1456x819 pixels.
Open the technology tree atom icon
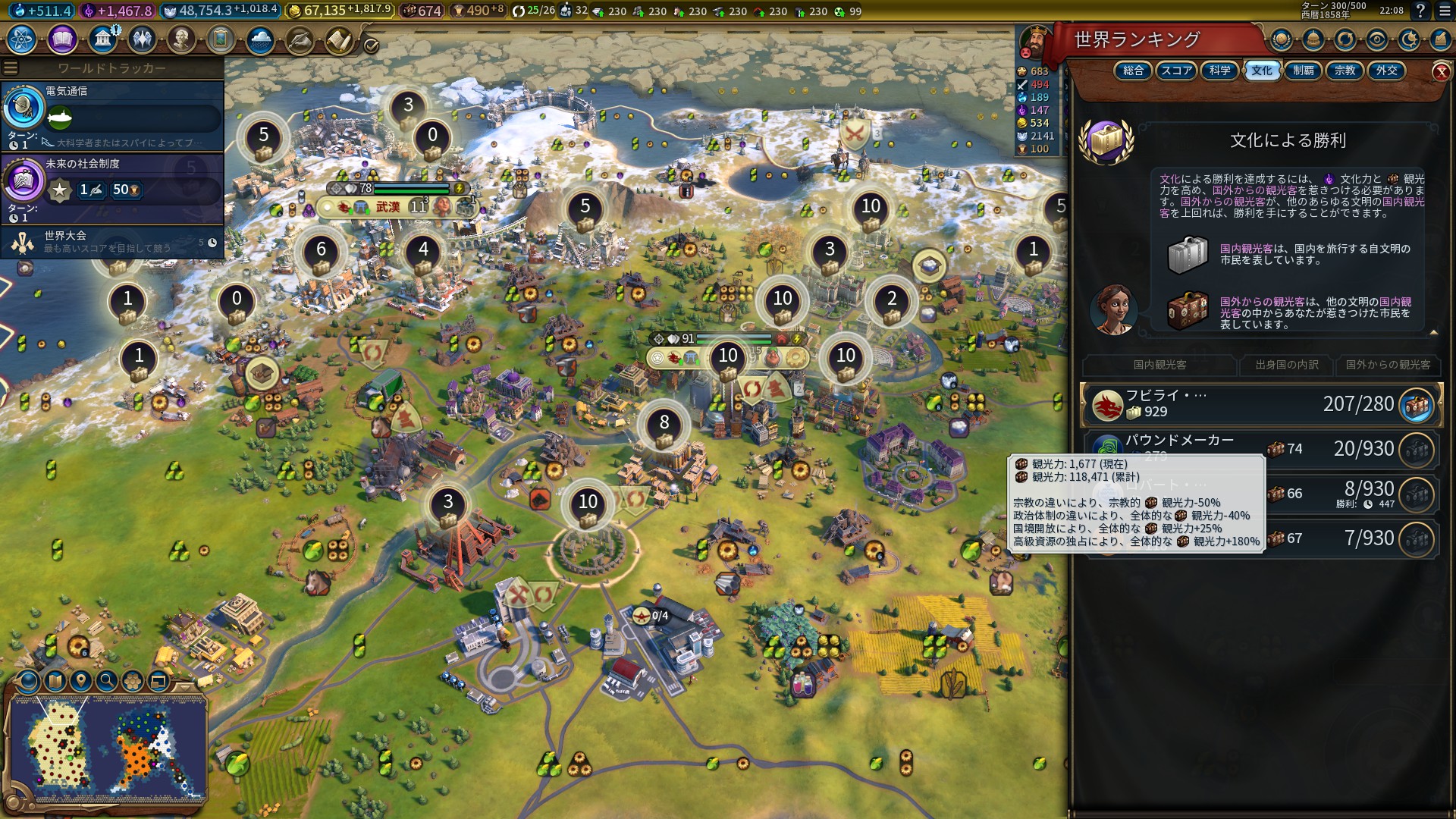click(22, 39)
